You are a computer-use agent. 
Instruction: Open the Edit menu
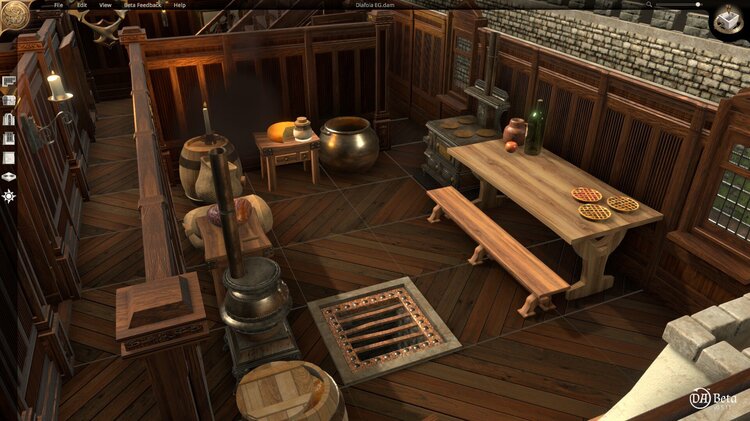point(82,5)
